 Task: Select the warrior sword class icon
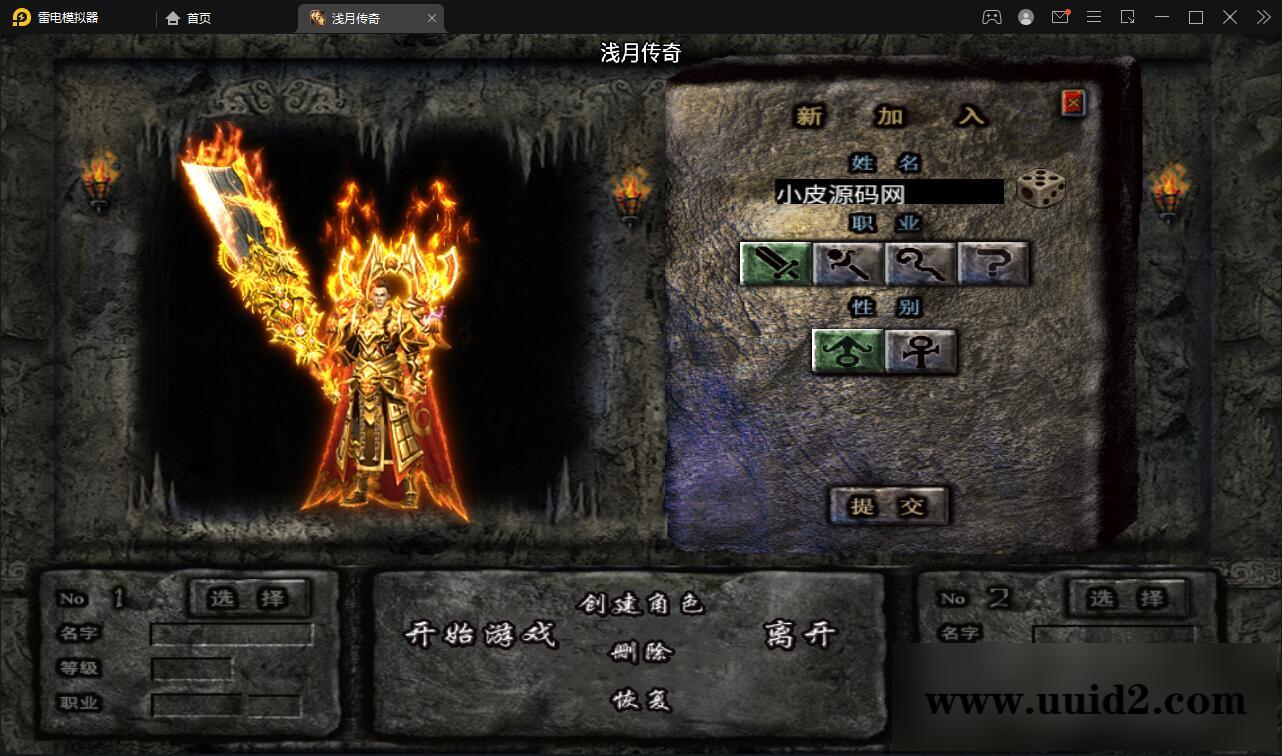click(x=775, y=264)
